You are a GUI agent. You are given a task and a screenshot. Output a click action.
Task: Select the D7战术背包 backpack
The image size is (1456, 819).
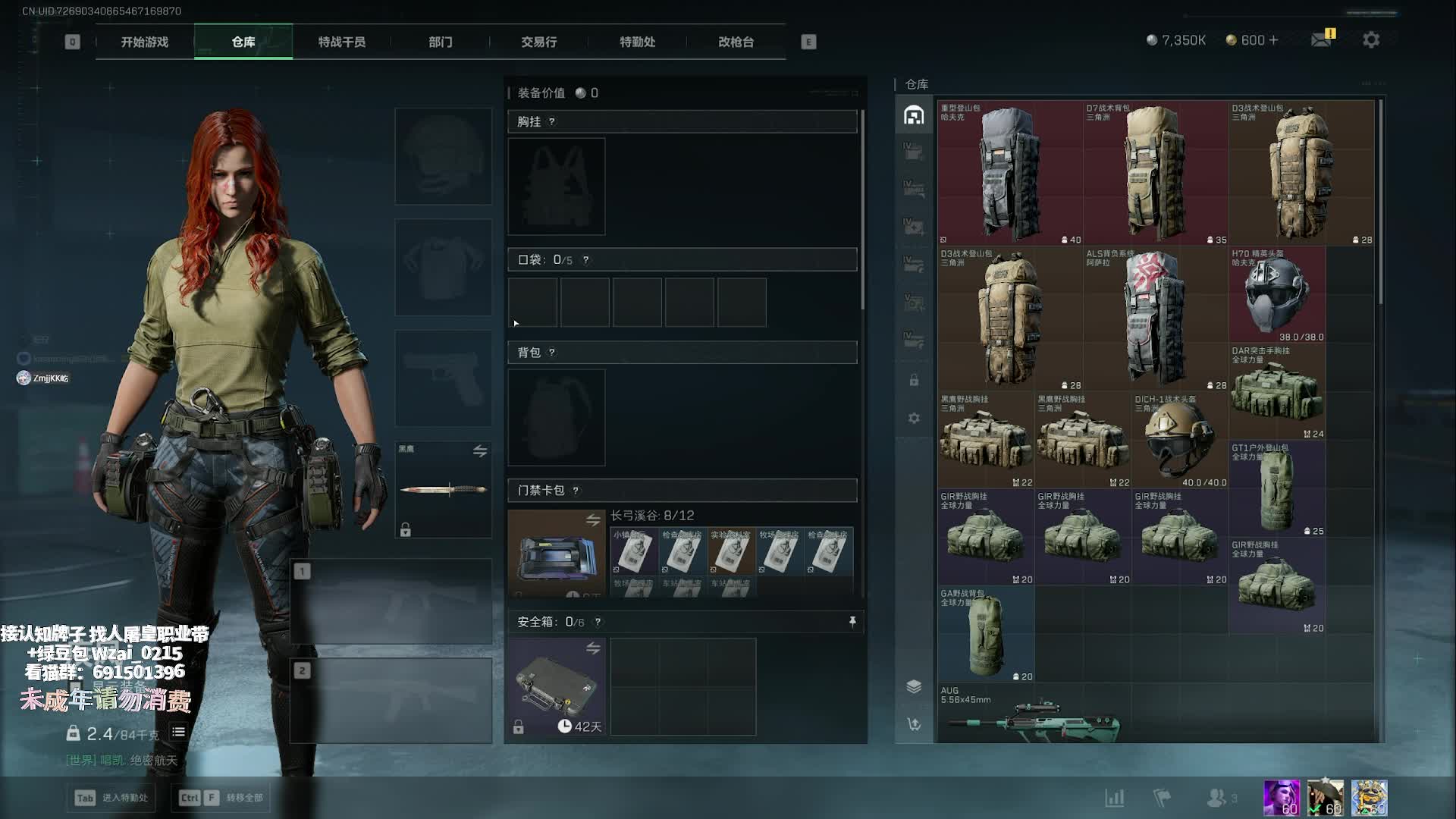(1155, 174)
